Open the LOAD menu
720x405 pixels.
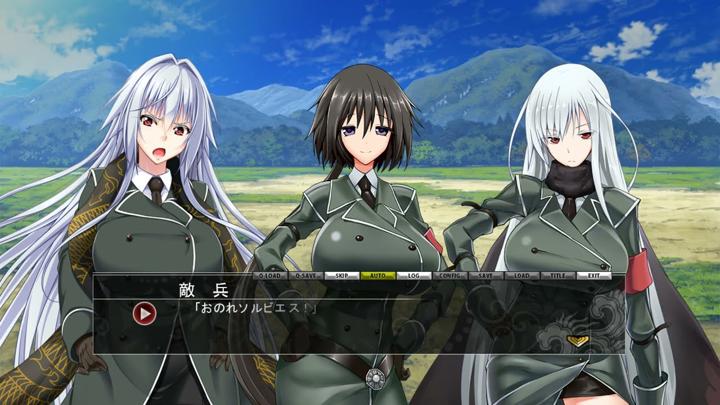tap(522, 275)
